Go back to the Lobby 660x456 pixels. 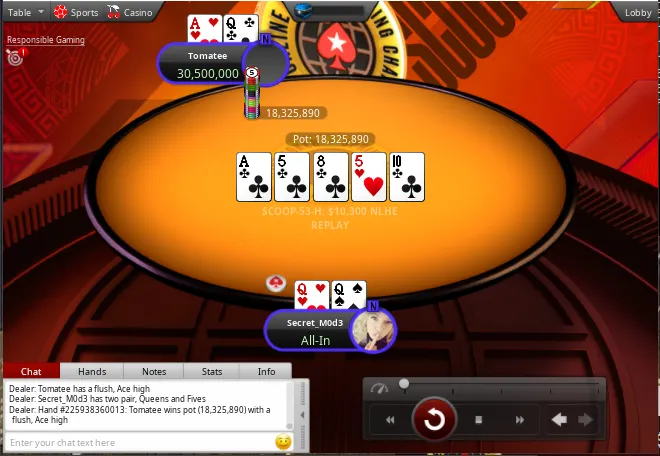[637, 12]
